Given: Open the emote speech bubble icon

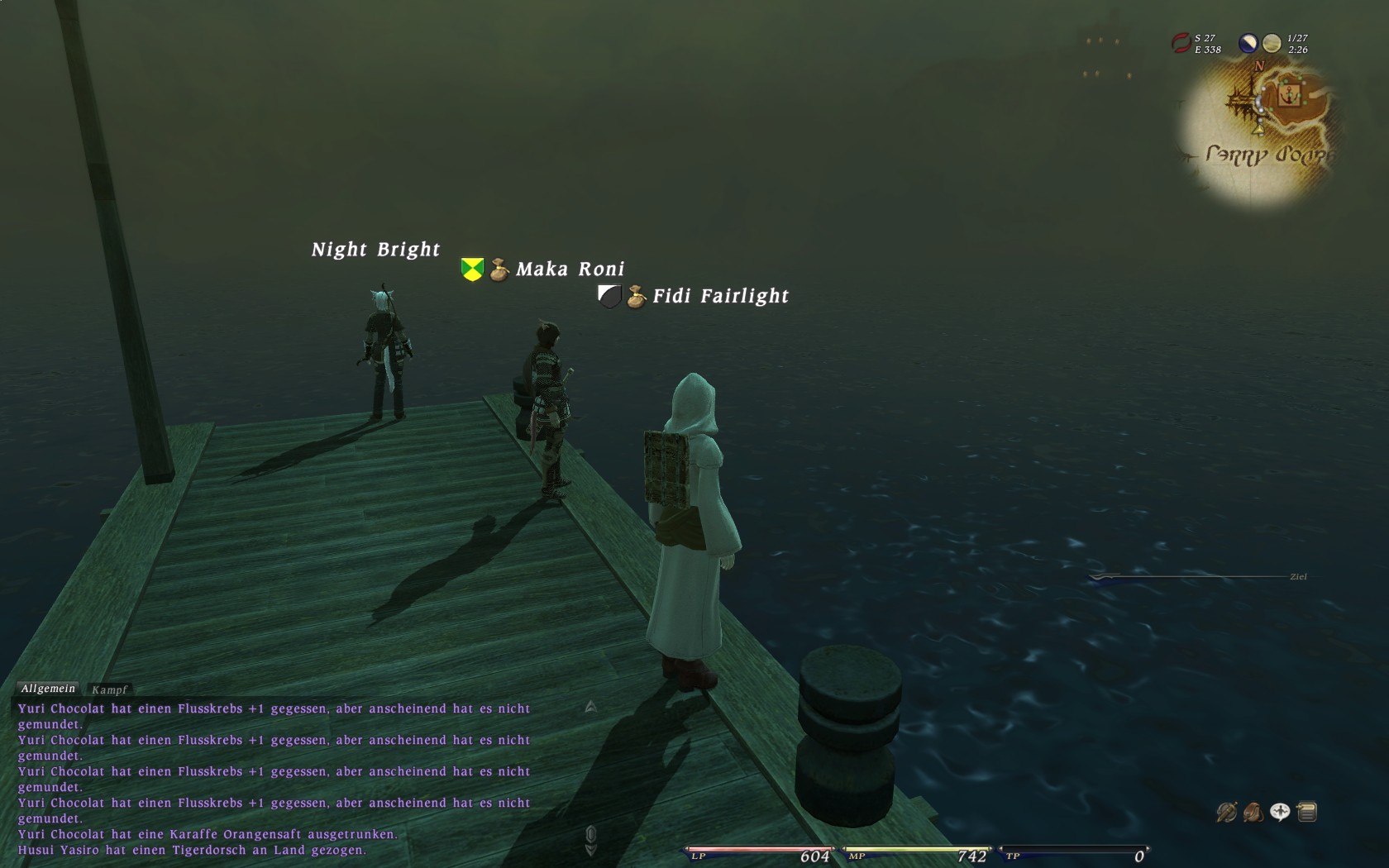Looking at the screenshot, I should click(1280, 813).
